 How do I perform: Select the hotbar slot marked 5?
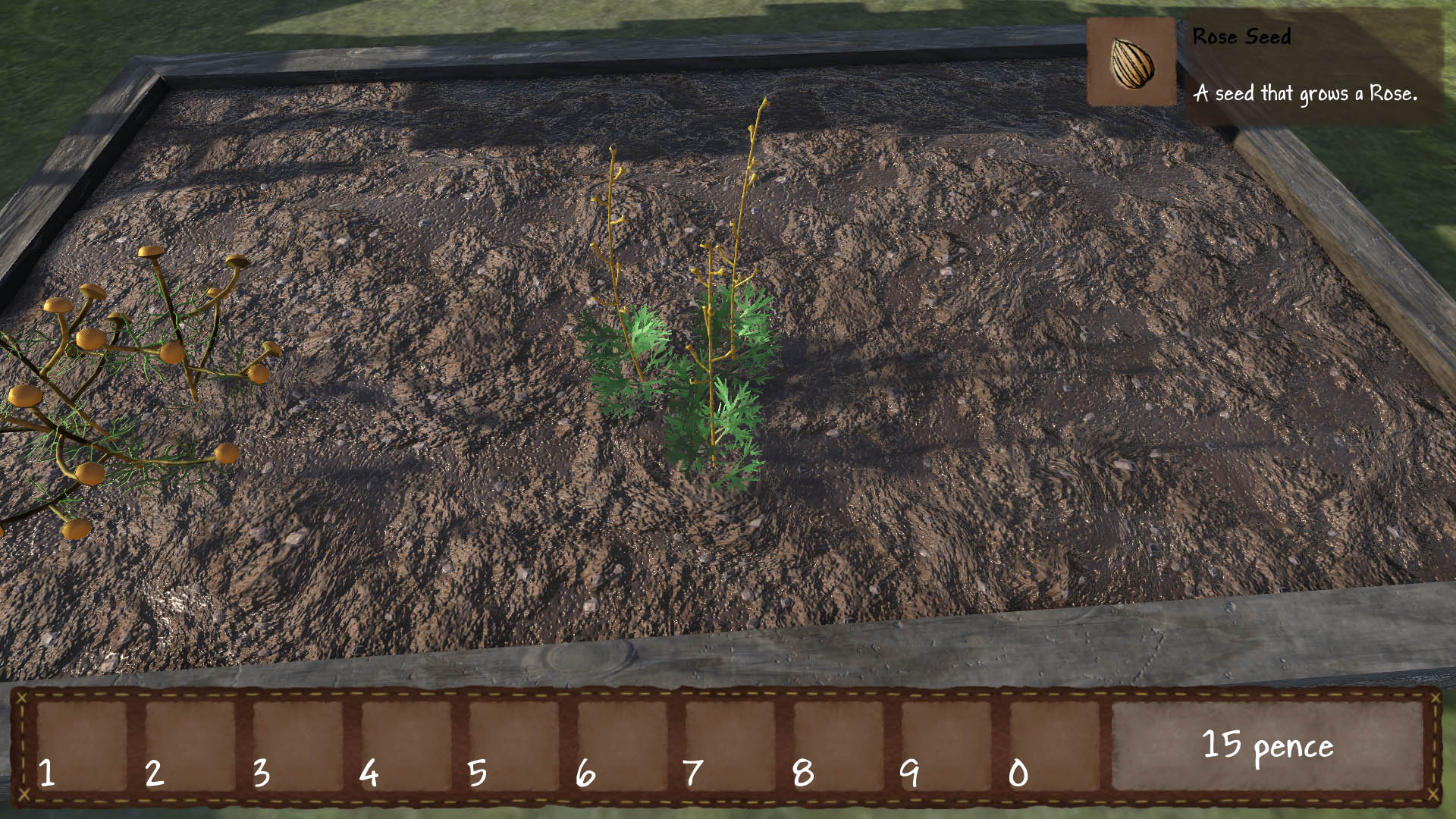514,745
